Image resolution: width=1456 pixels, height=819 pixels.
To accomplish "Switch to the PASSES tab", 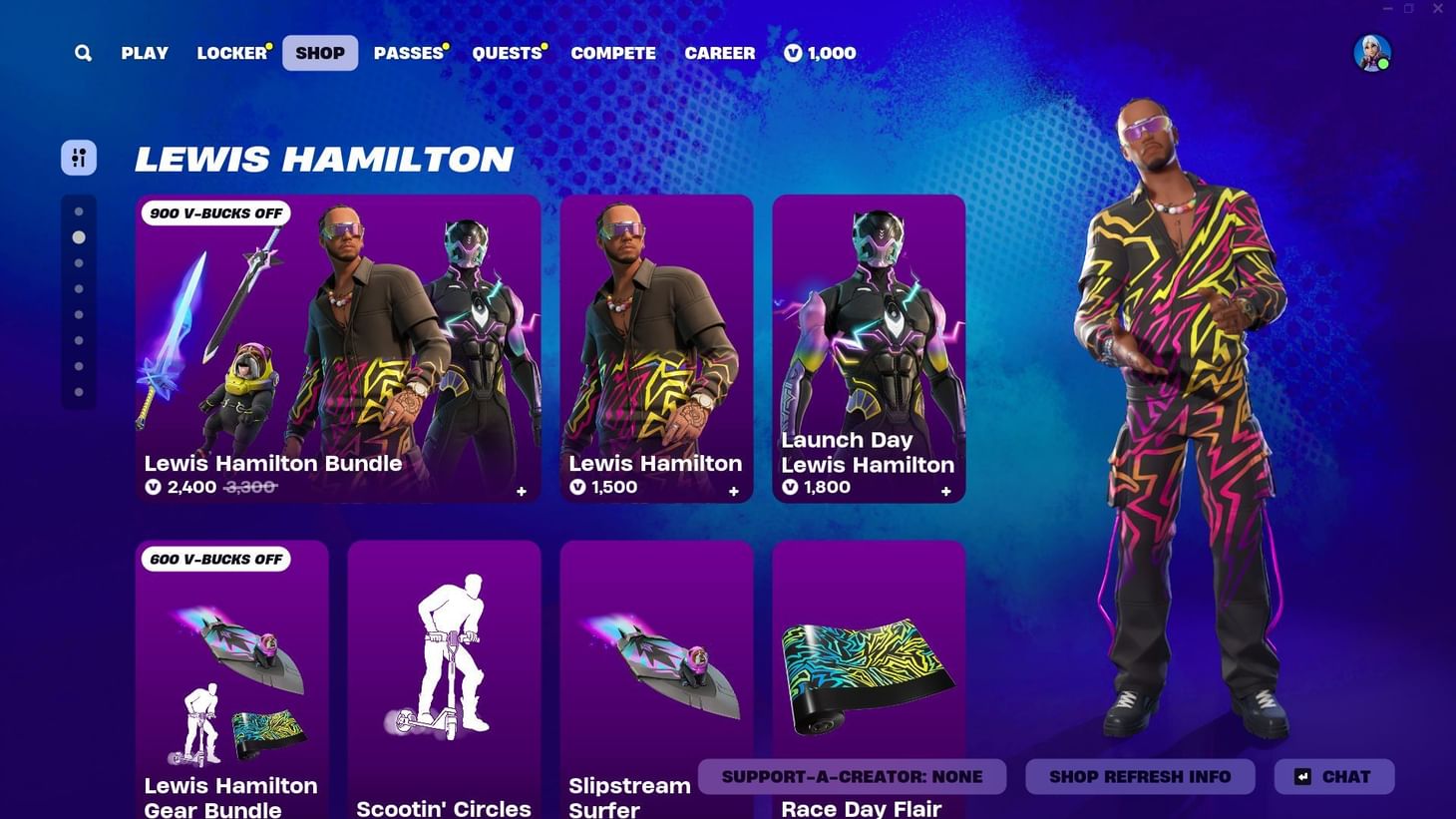I will (407, 53).
